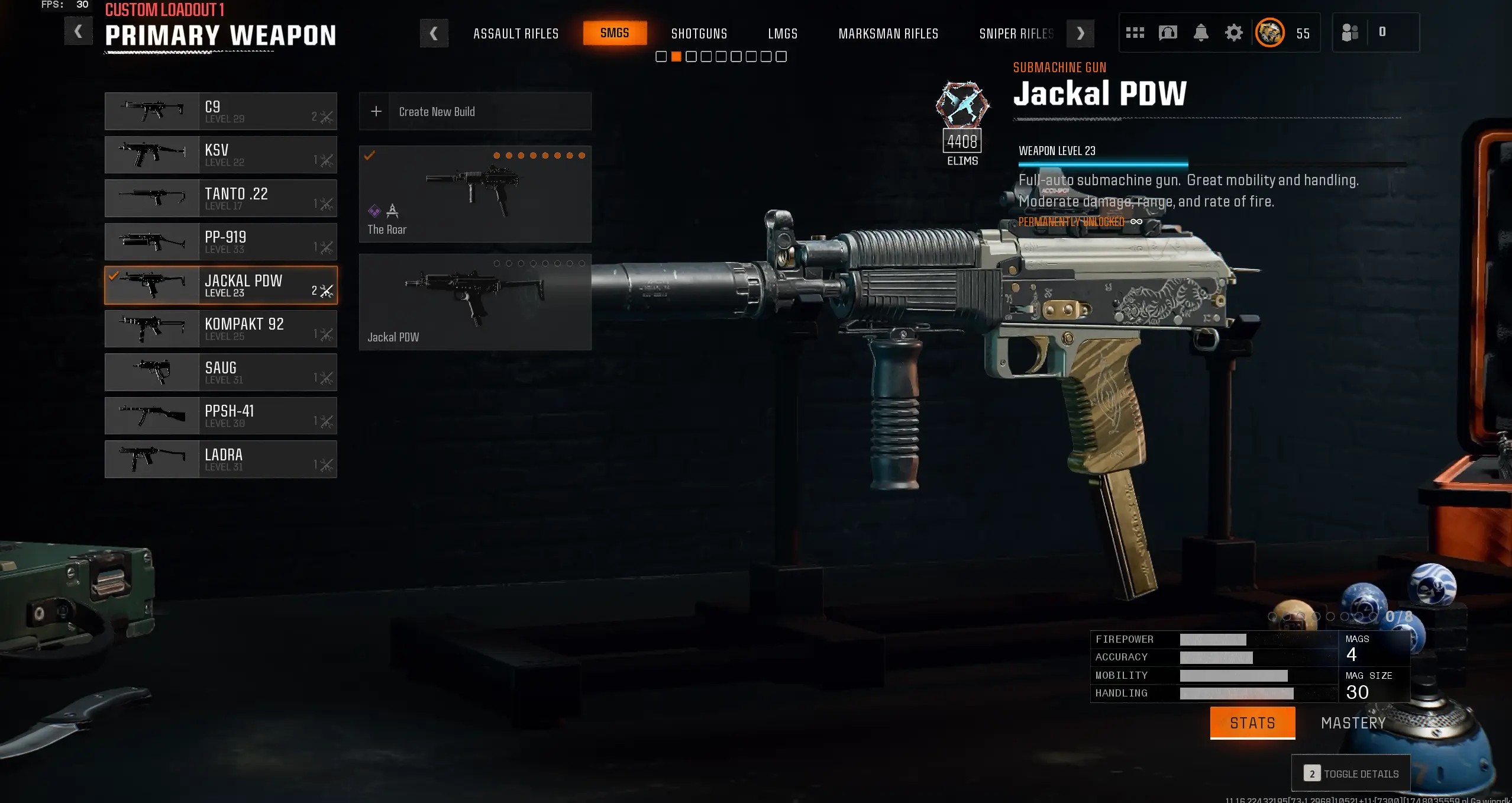Go back from Primary Weapon screen
The width and height of the screenshot is (1512, 803).
pyautogui.click(x=78, y=31)
